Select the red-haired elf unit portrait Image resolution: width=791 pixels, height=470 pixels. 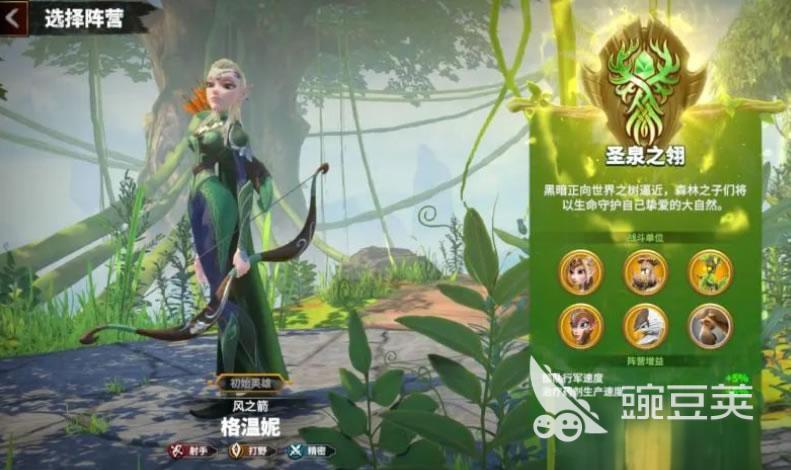click(581, 325)
